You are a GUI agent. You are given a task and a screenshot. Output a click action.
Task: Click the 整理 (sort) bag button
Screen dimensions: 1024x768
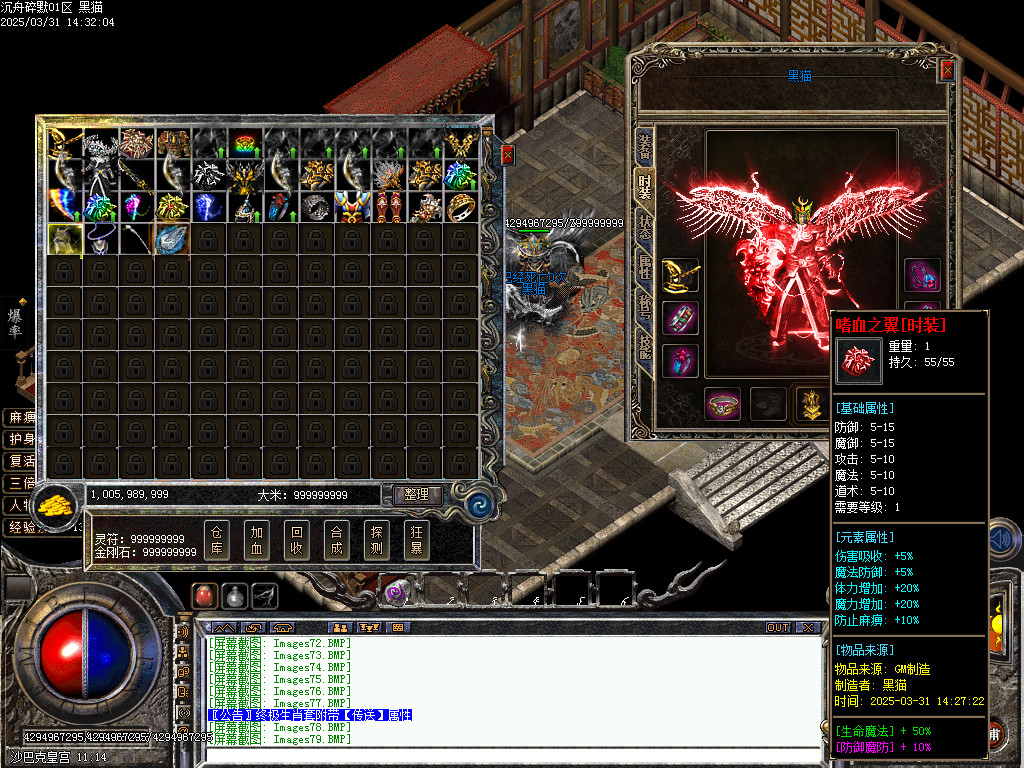[x=416, y=495]
